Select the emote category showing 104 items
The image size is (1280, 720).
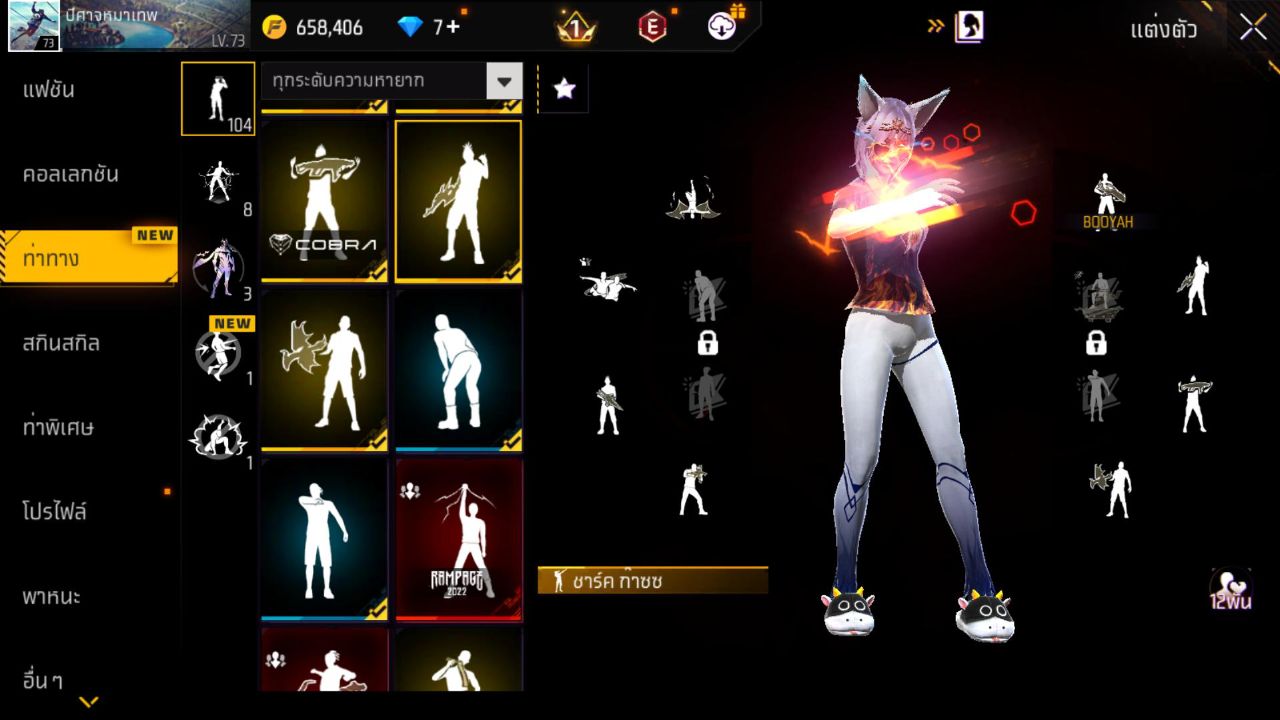tap(217, 98)
